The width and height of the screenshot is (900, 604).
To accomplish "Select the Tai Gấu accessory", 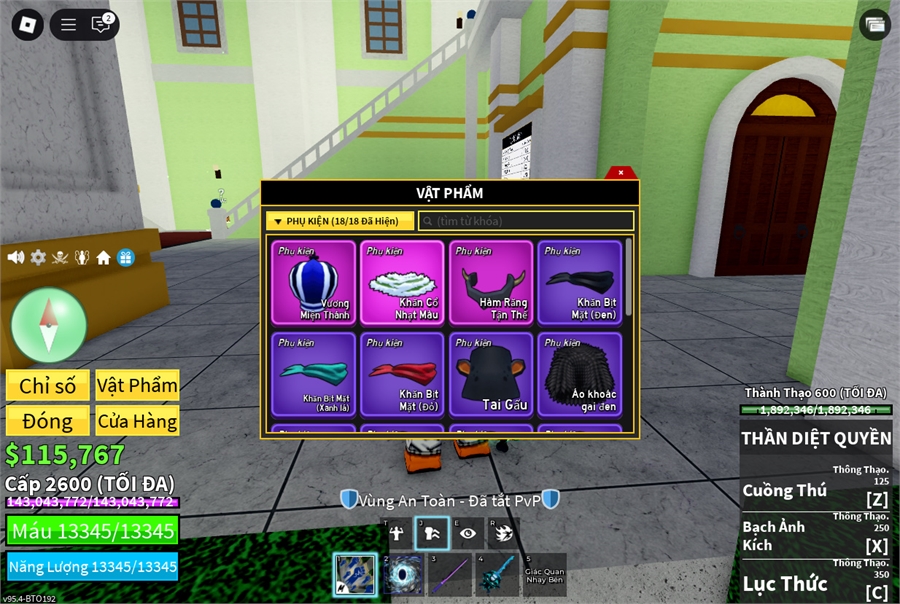I will (491, 374).
